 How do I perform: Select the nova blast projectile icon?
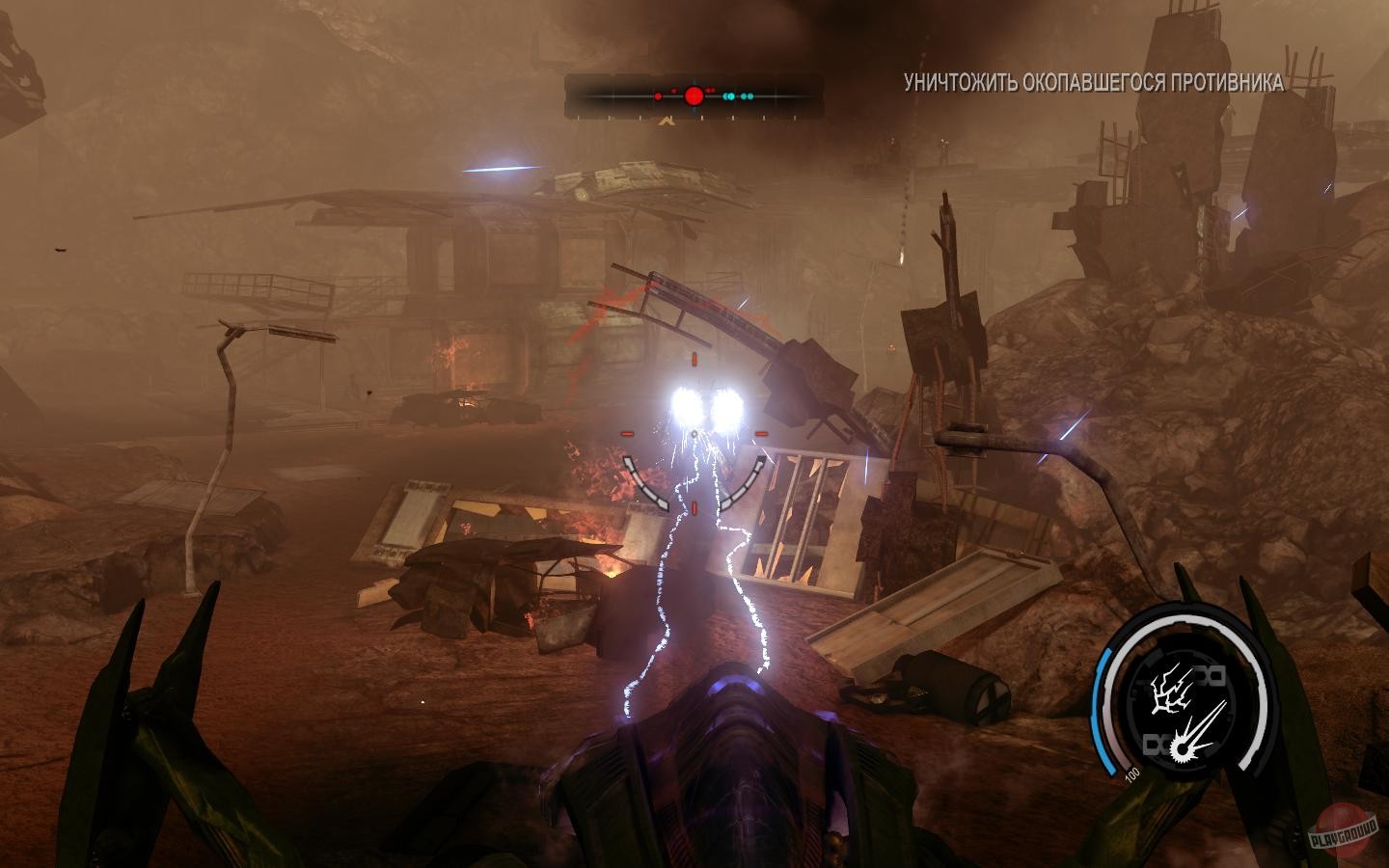click(x=1195, y=741)
